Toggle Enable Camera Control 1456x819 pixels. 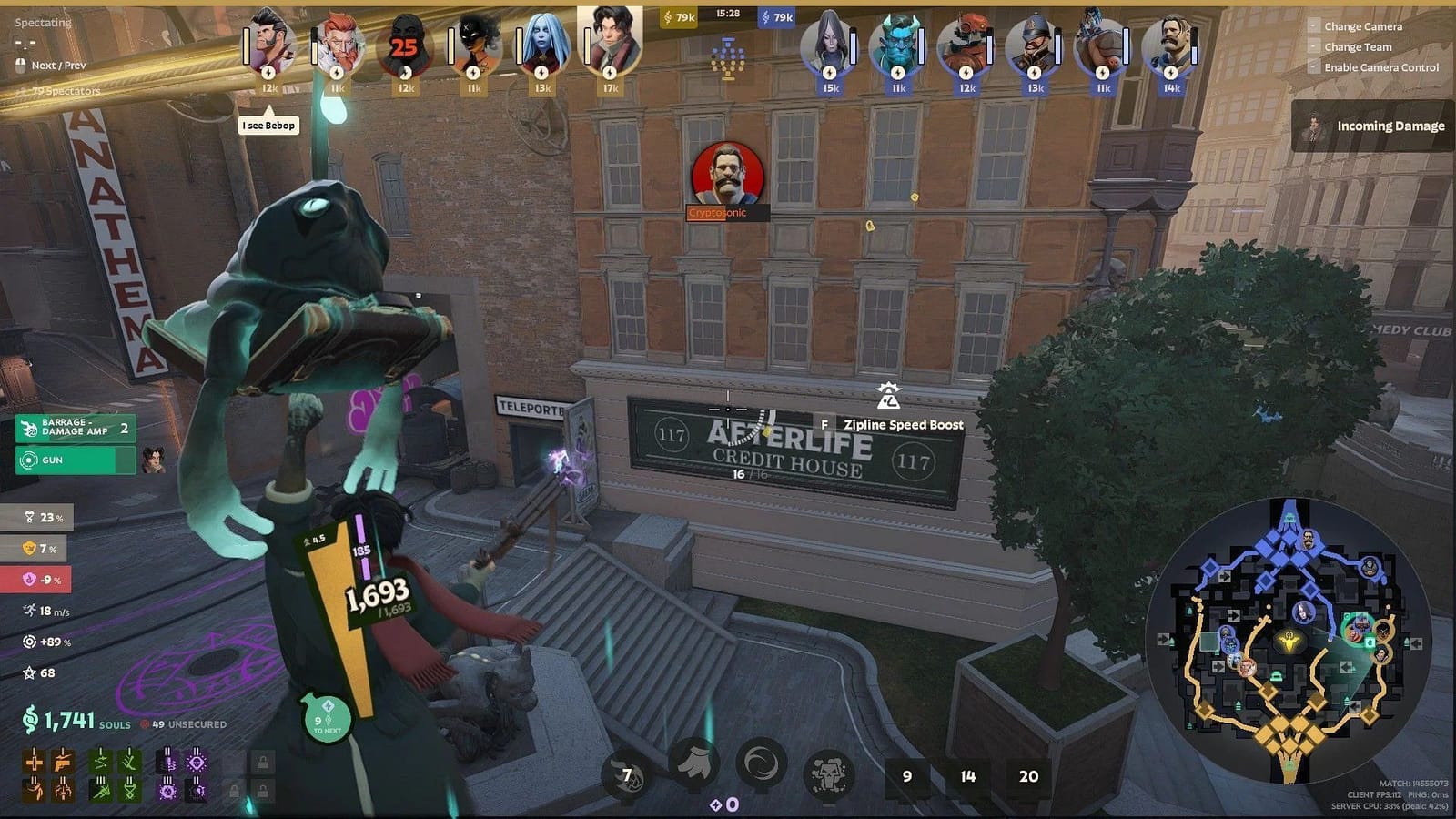[x=1382, y=67]
